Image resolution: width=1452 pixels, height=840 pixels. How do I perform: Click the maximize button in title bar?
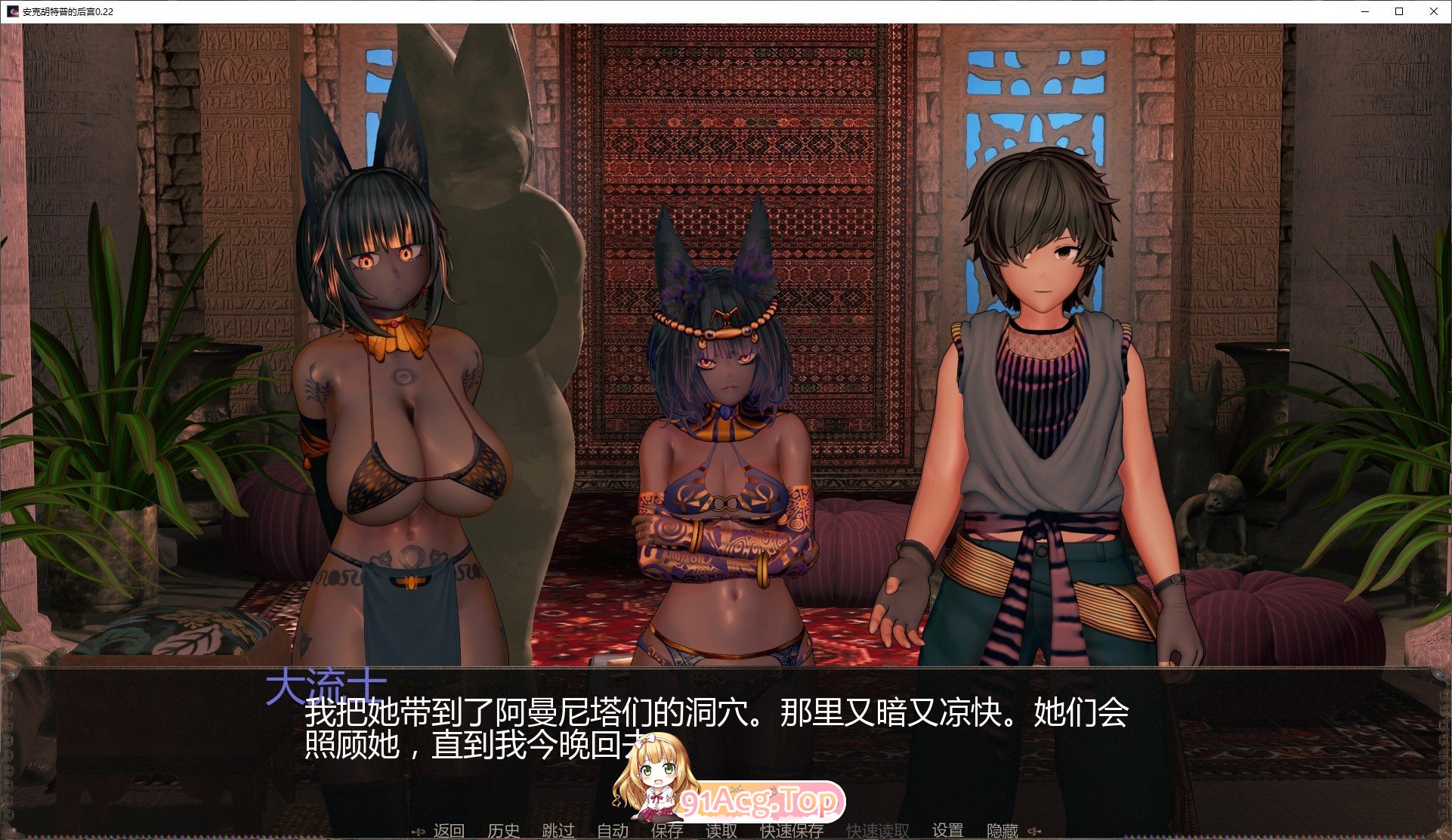point(1398,11)
